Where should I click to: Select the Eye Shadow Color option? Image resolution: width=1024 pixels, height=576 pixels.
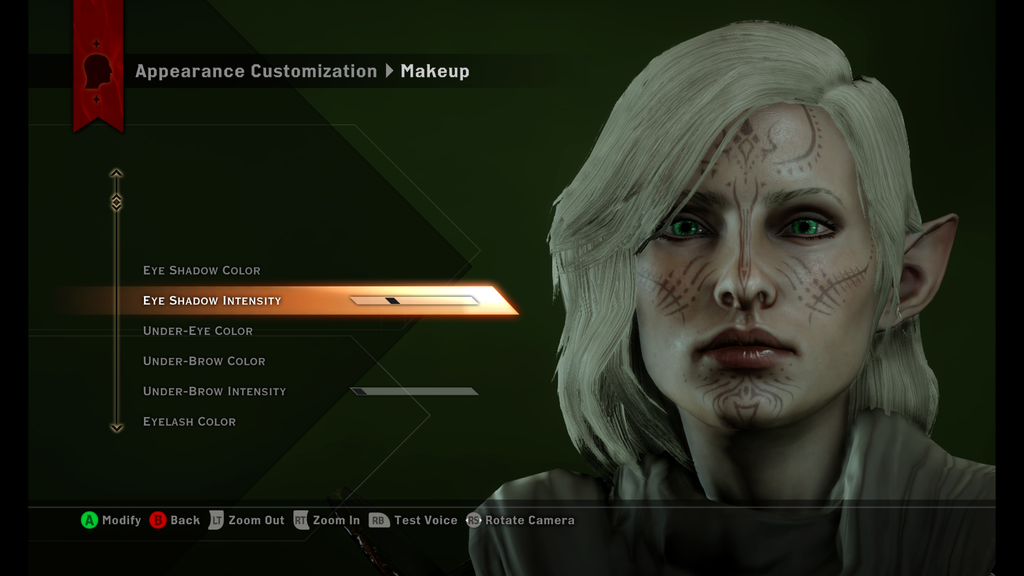[201, 271]
